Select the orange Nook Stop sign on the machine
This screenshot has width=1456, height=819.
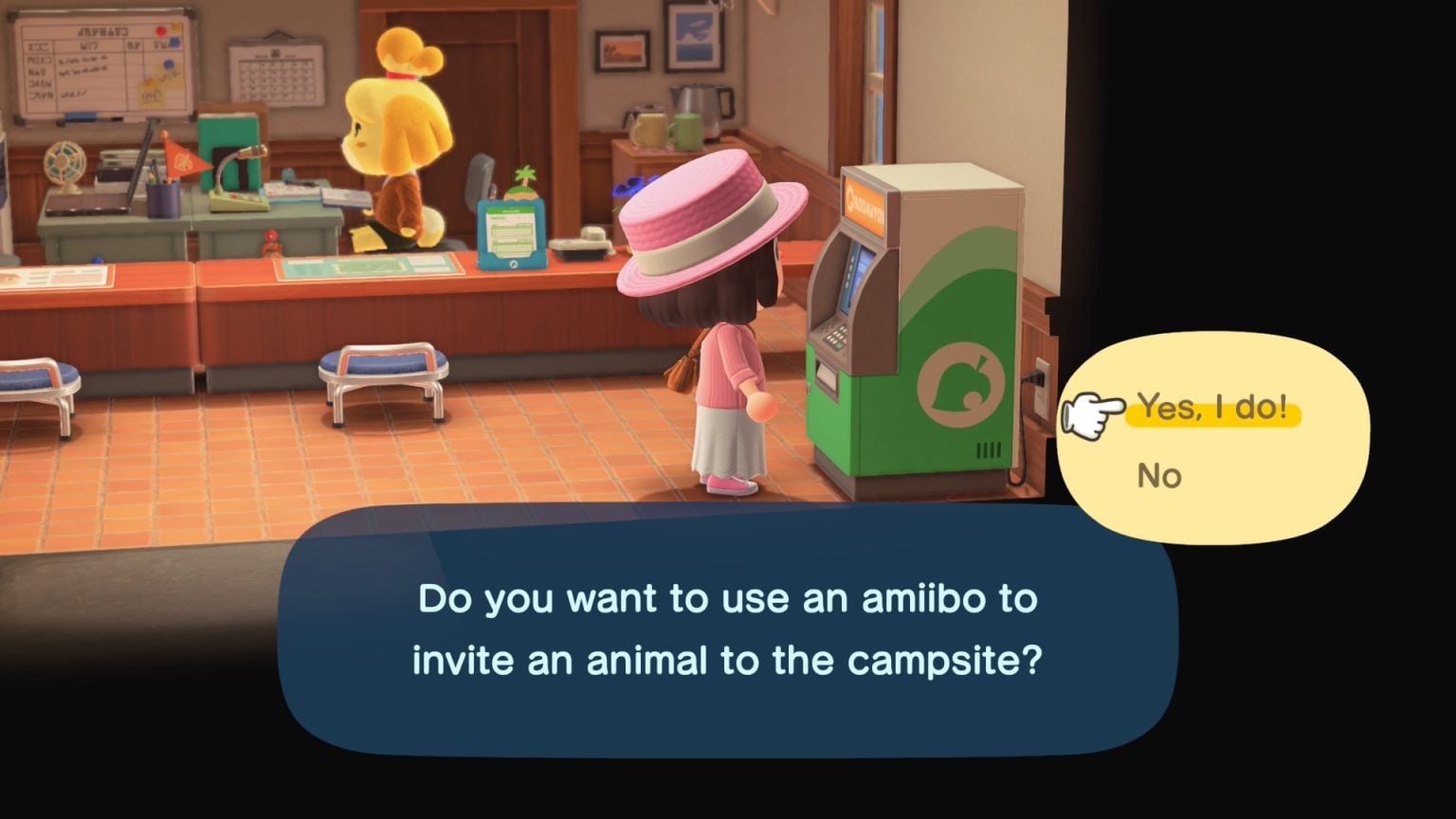pos(864,201)
